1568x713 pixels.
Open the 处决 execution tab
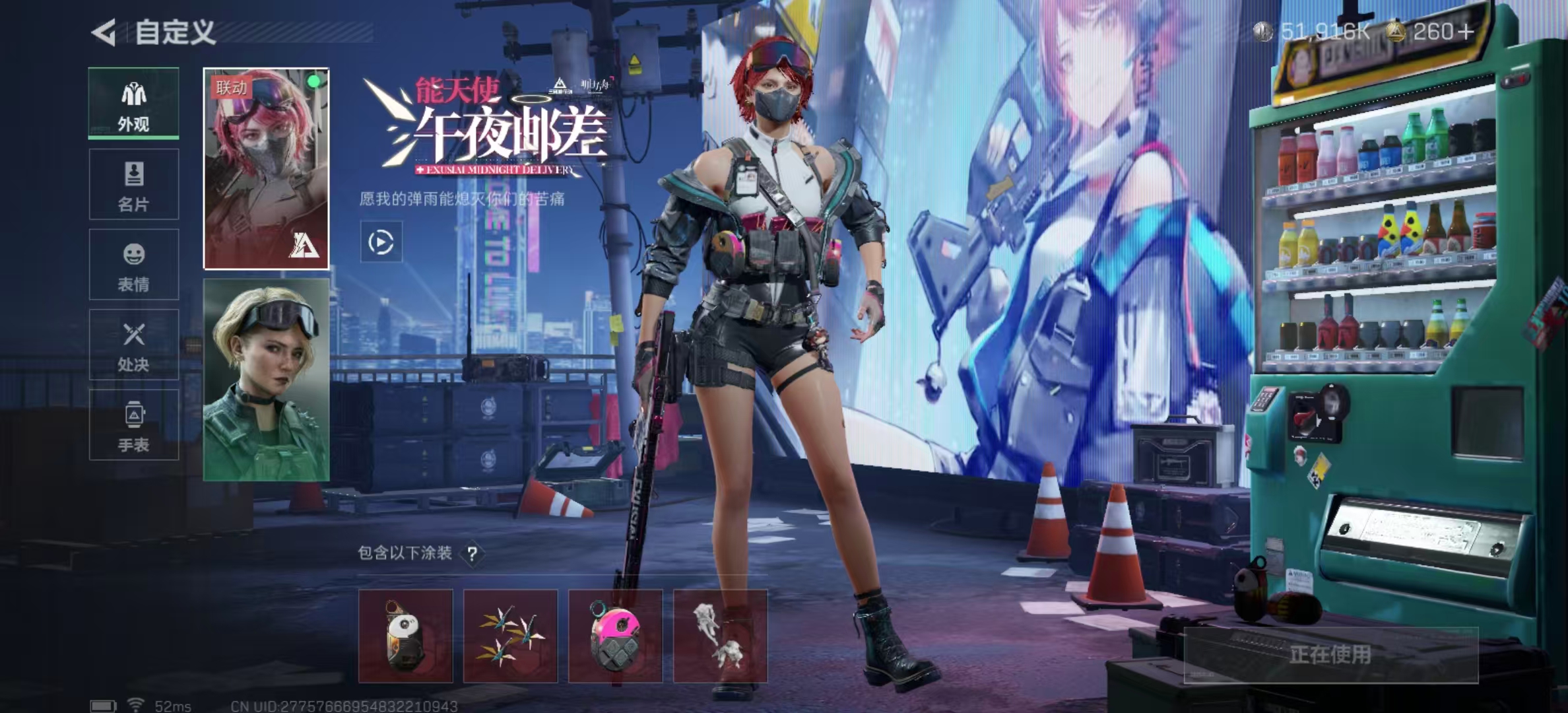pos(133,345)
